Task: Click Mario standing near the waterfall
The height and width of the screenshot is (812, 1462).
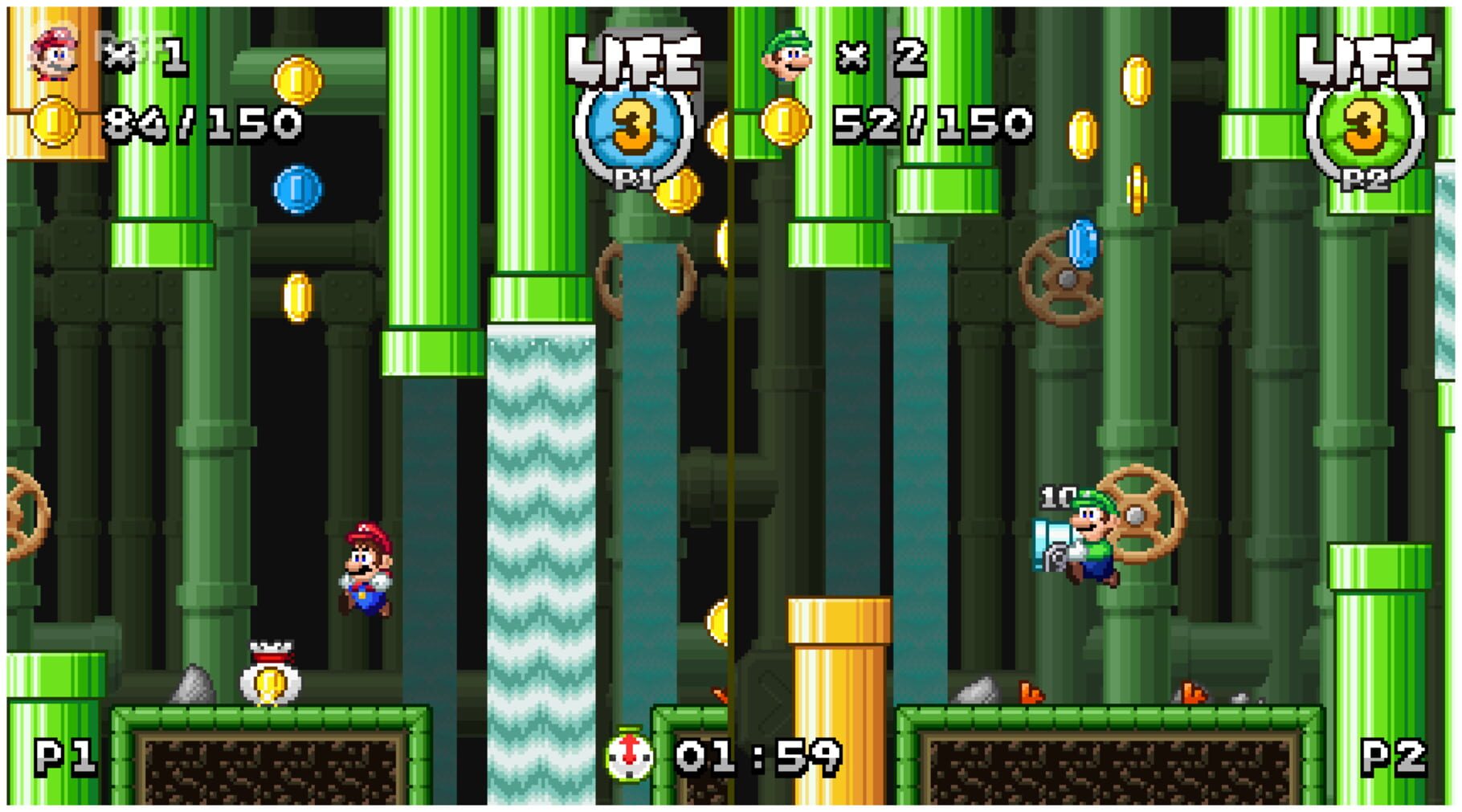Action: pyautogui.click(x=366, y=570)
